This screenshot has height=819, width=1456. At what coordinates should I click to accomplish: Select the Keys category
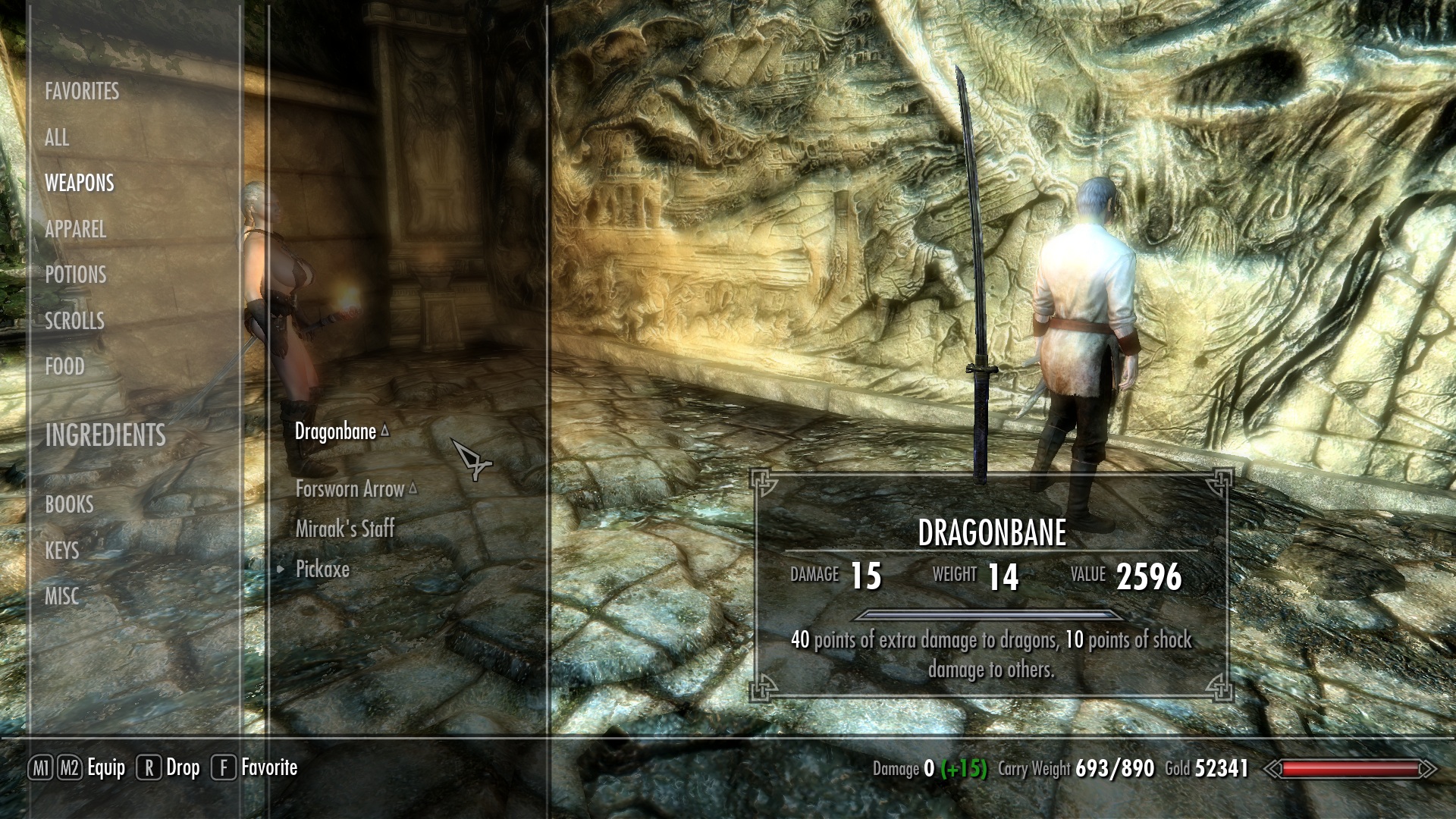[x=62, y=551]
